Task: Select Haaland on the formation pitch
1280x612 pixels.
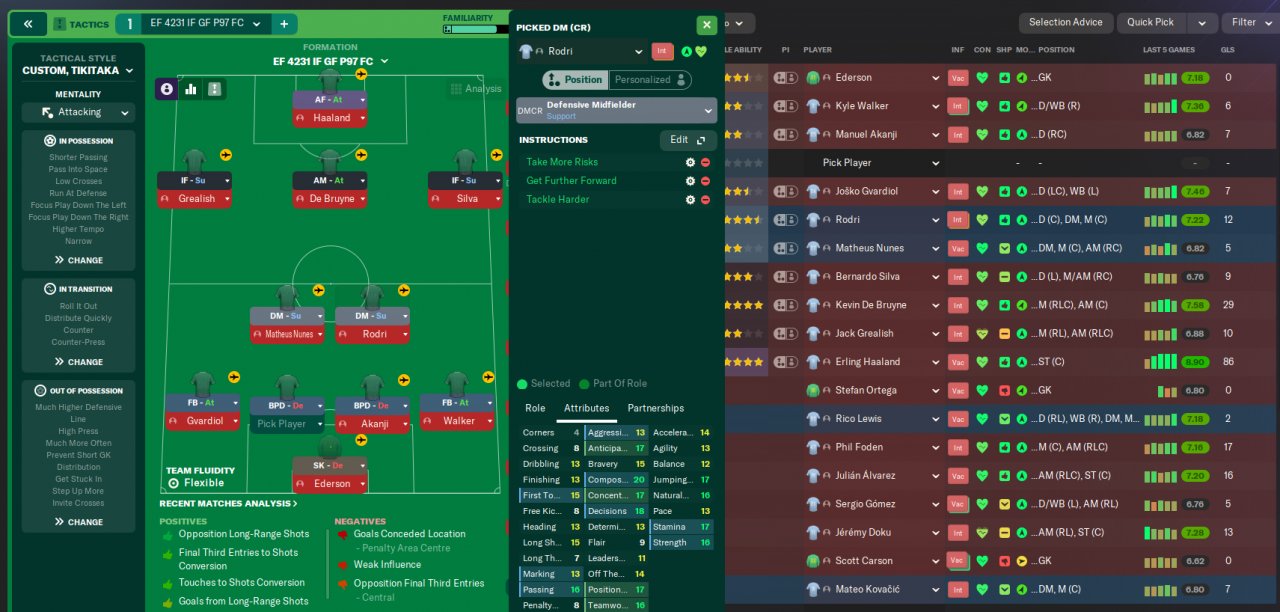Action: [331, 118]
